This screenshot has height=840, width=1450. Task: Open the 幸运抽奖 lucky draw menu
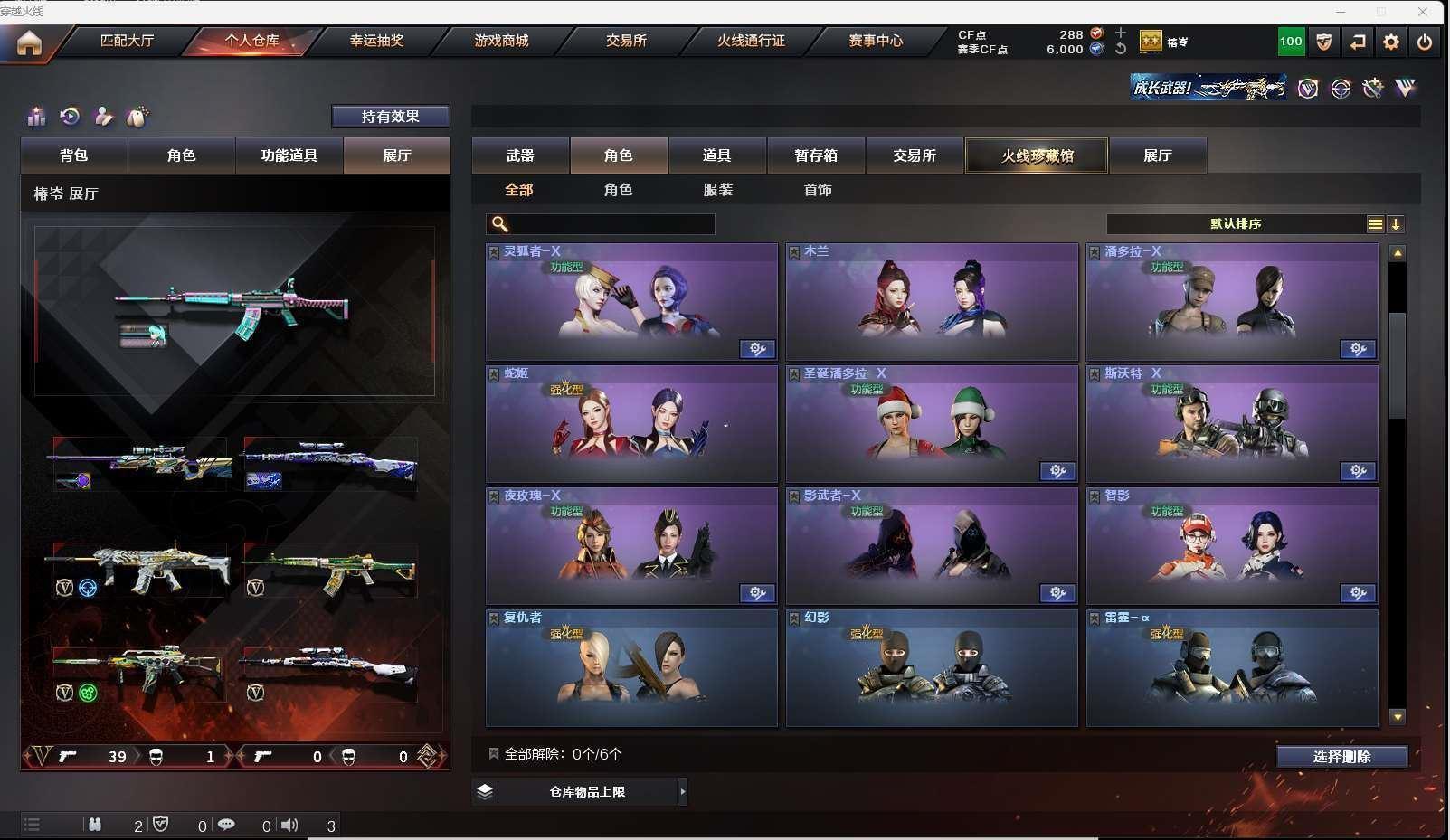pos(376,41)
